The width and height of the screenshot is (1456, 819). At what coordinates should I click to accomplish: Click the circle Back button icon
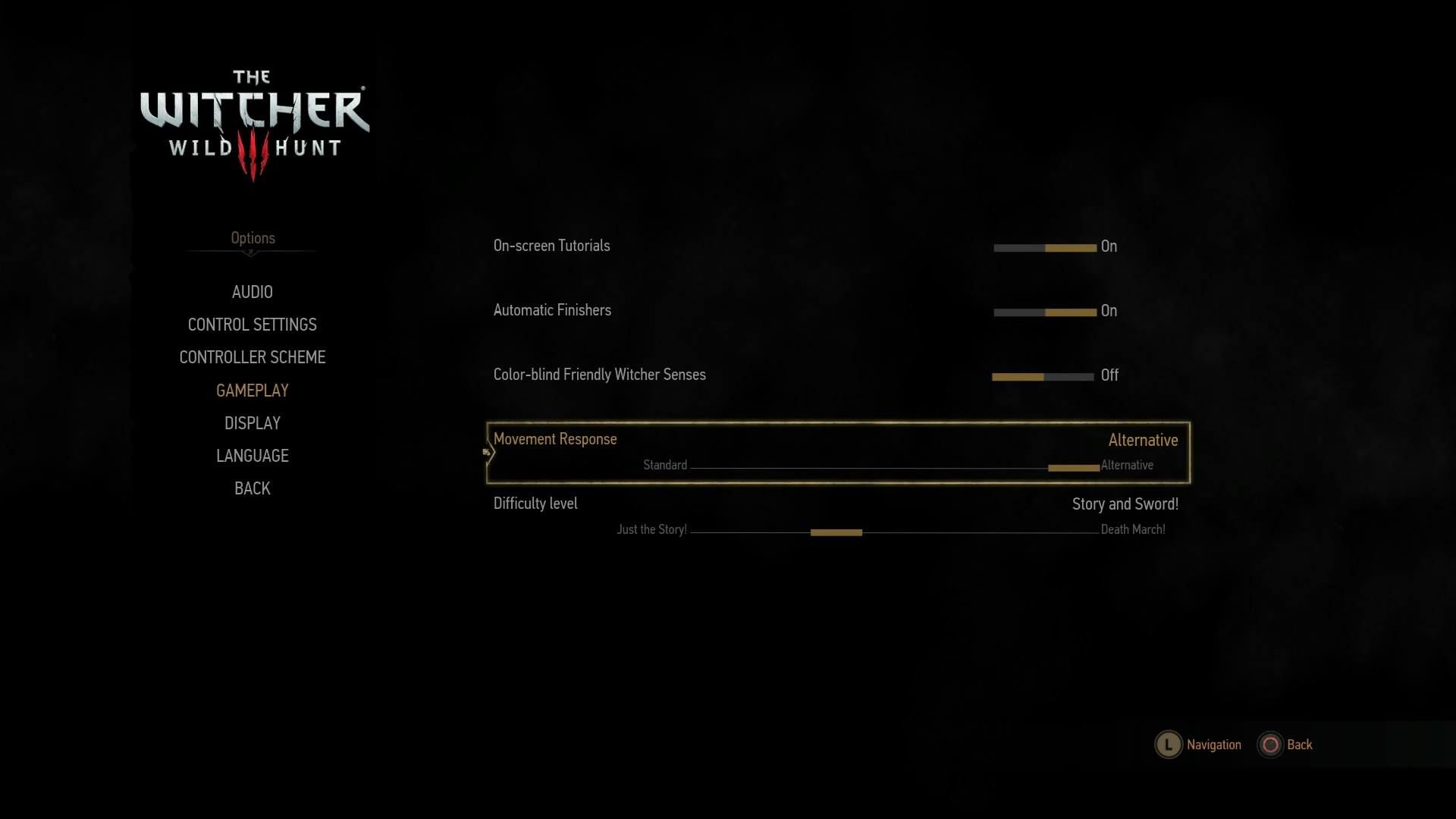click(x=1270, y=745)
